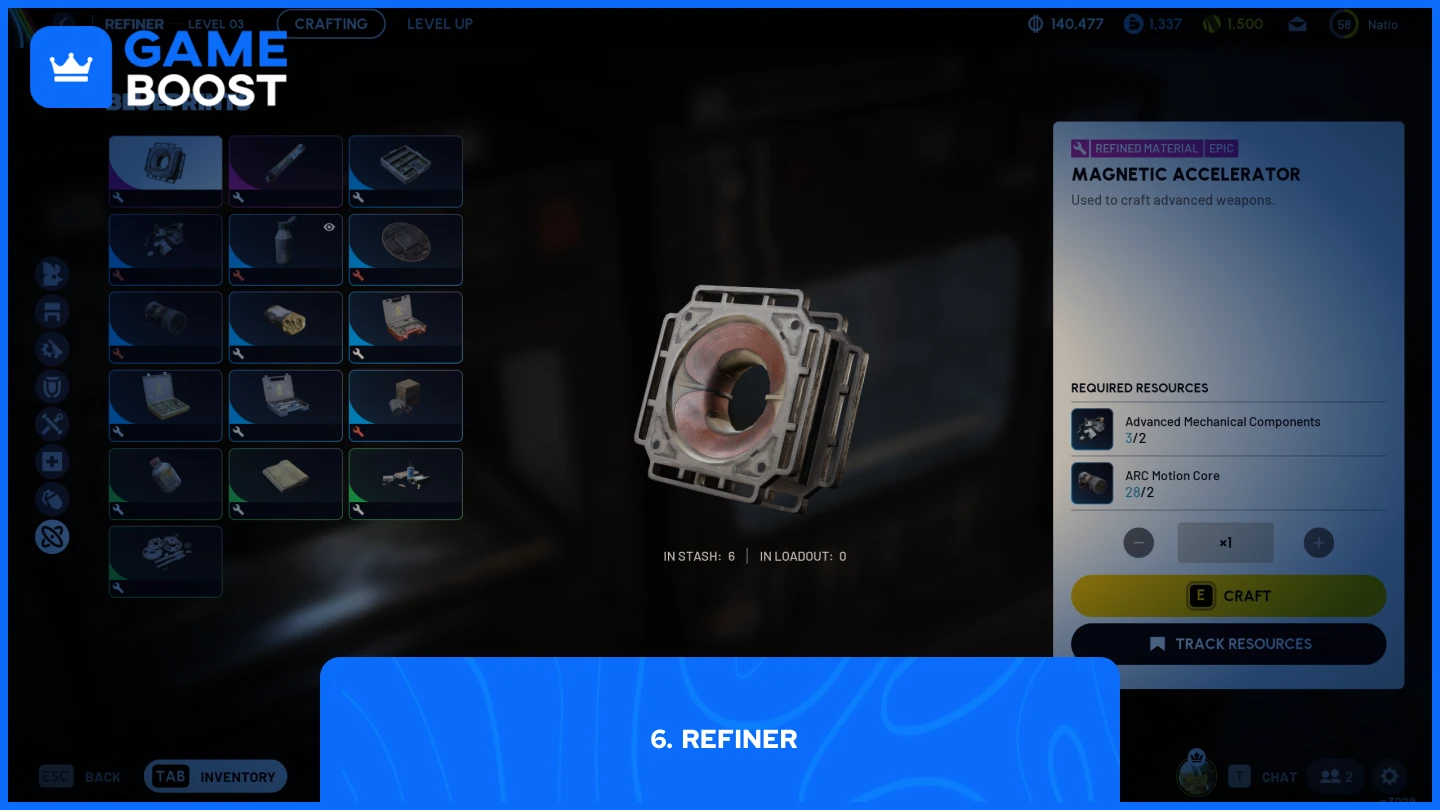Open the armor plate category in sidebar
Image resolution: width=1440 pixels, height=810 pixels.
(x=52, y=311)
